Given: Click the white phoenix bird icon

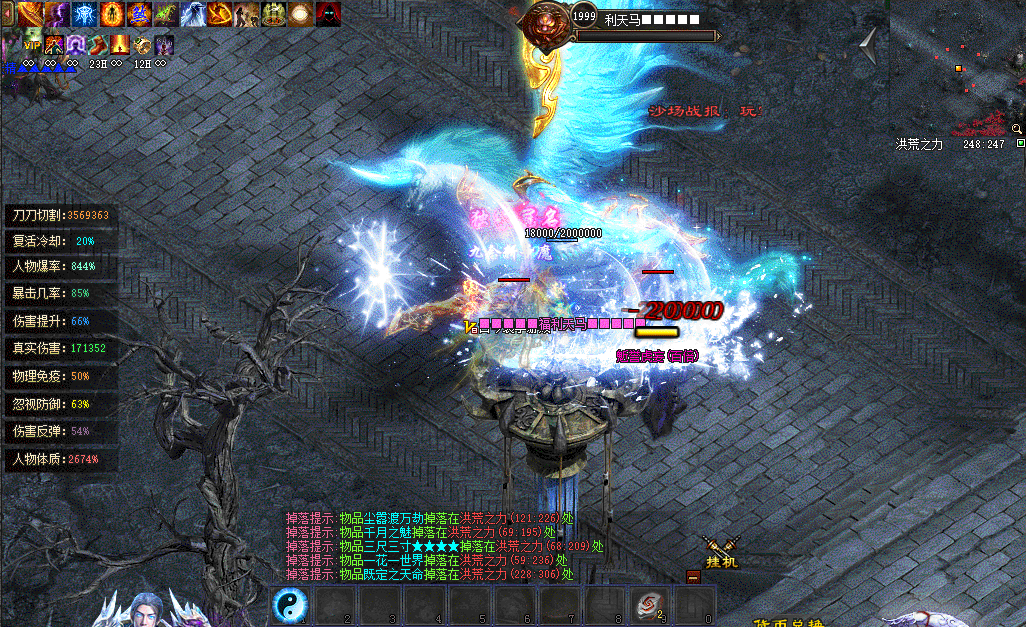Looking at the screenshot, I should point(193,14).
